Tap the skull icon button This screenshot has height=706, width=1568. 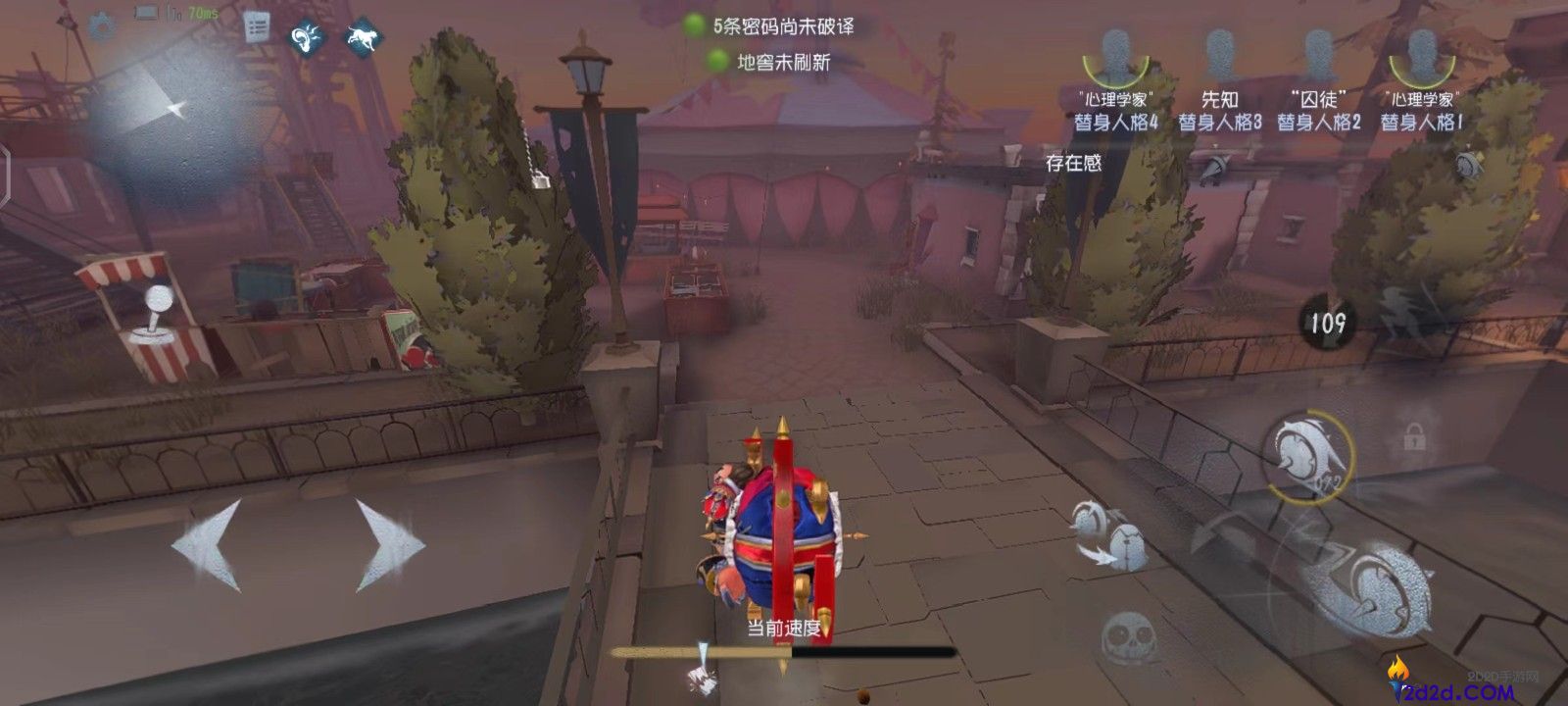pyautogui.click(x=1127, y=639)
